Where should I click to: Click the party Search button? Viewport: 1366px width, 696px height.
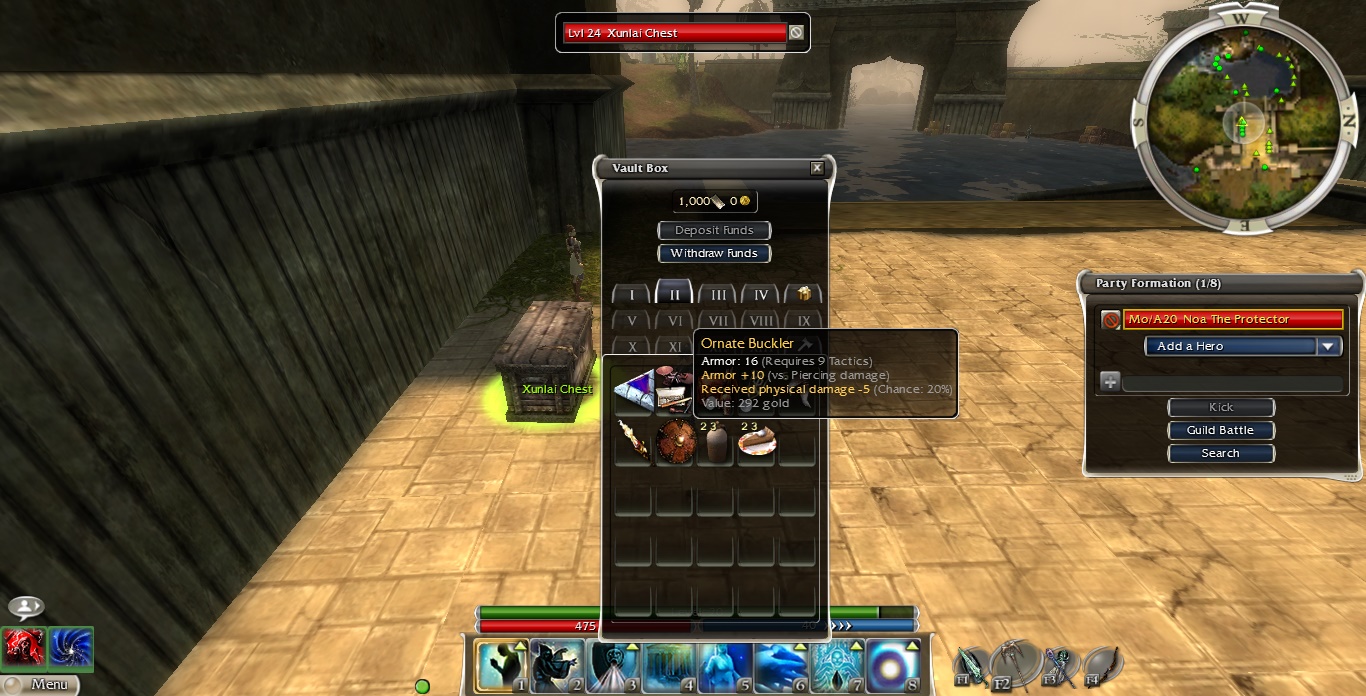point(1220,453)
